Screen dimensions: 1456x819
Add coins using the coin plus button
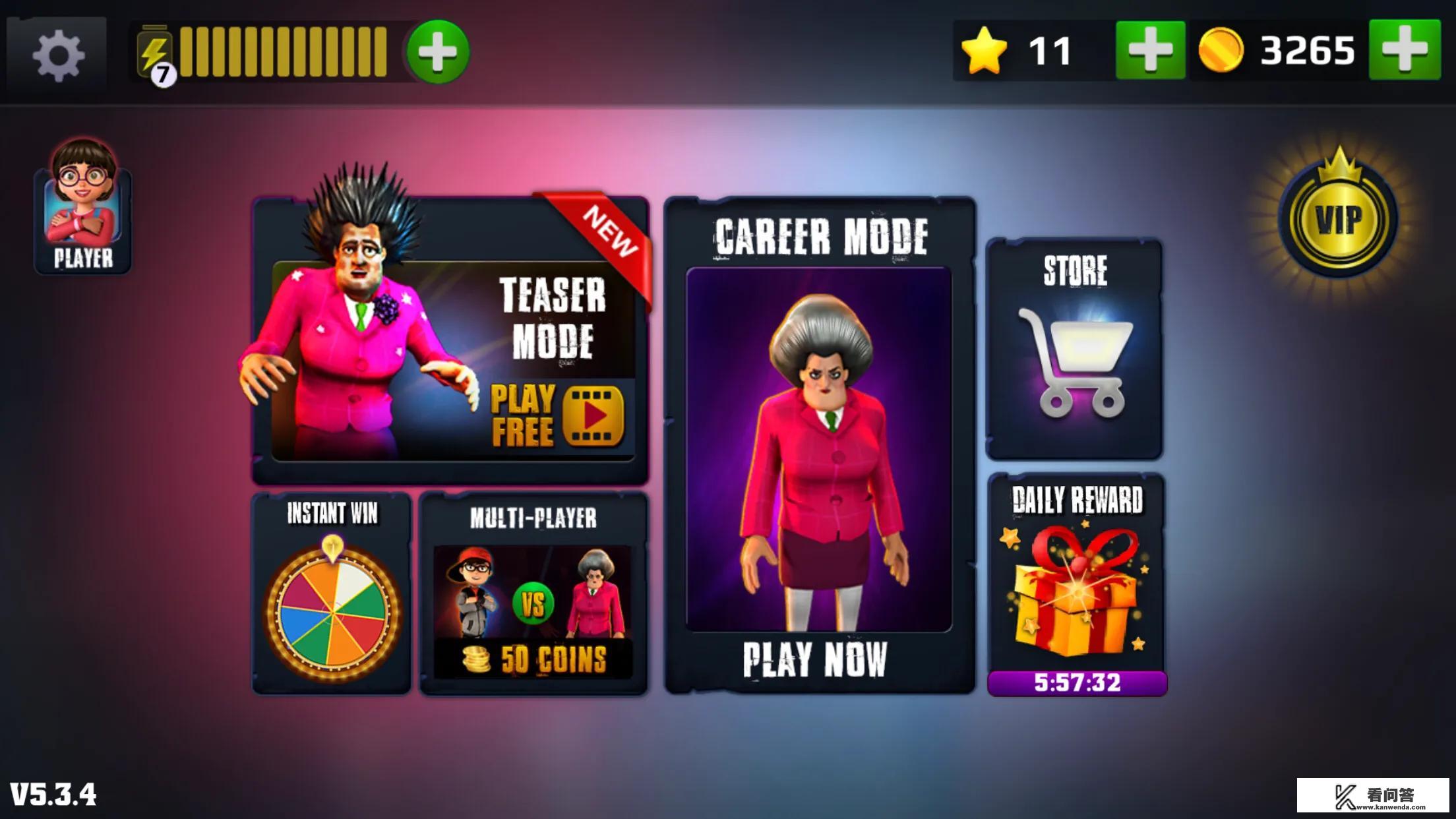(x=1404, y=51)
